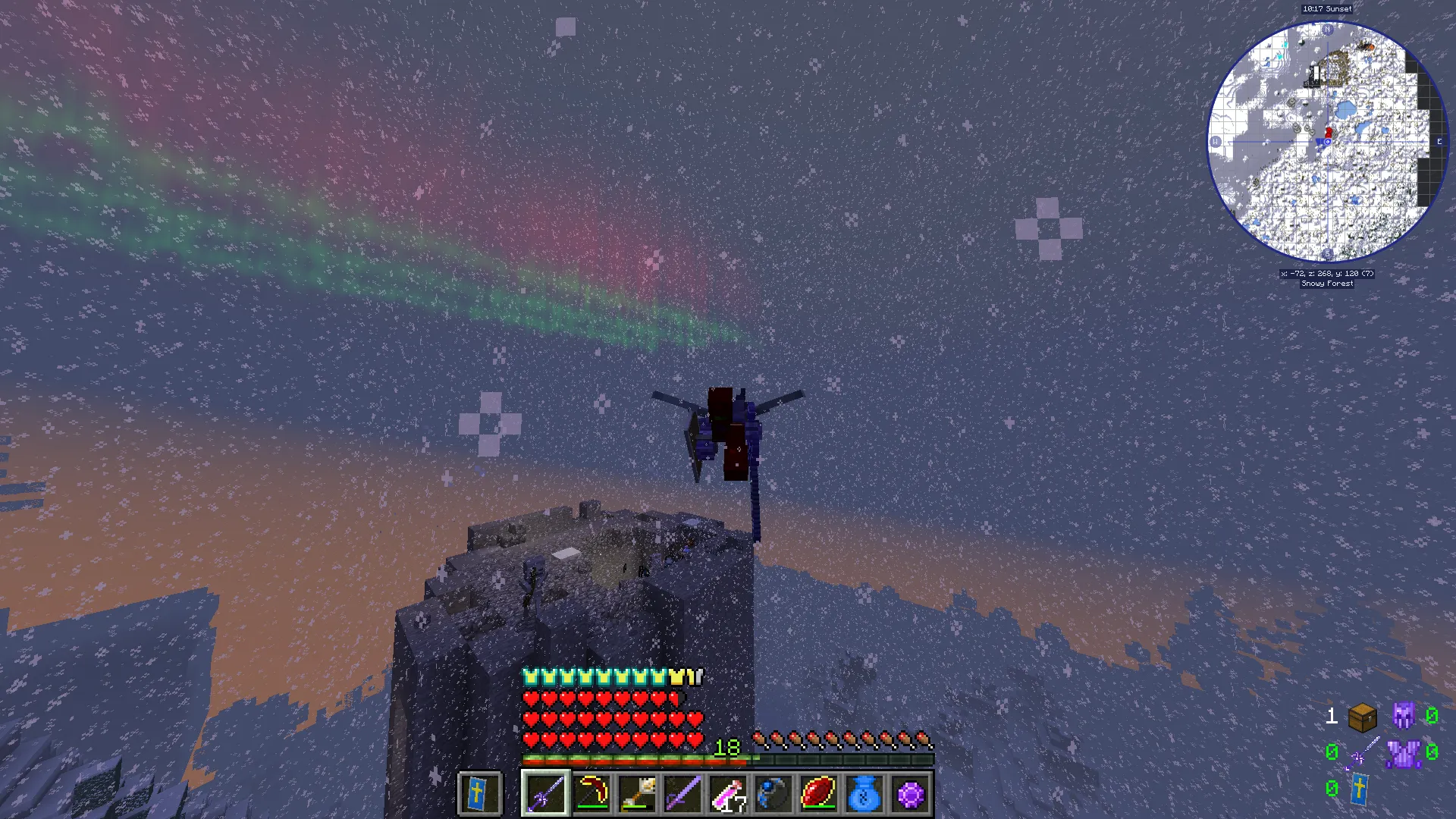Click the coordinates readout below the minimap

1327,275
